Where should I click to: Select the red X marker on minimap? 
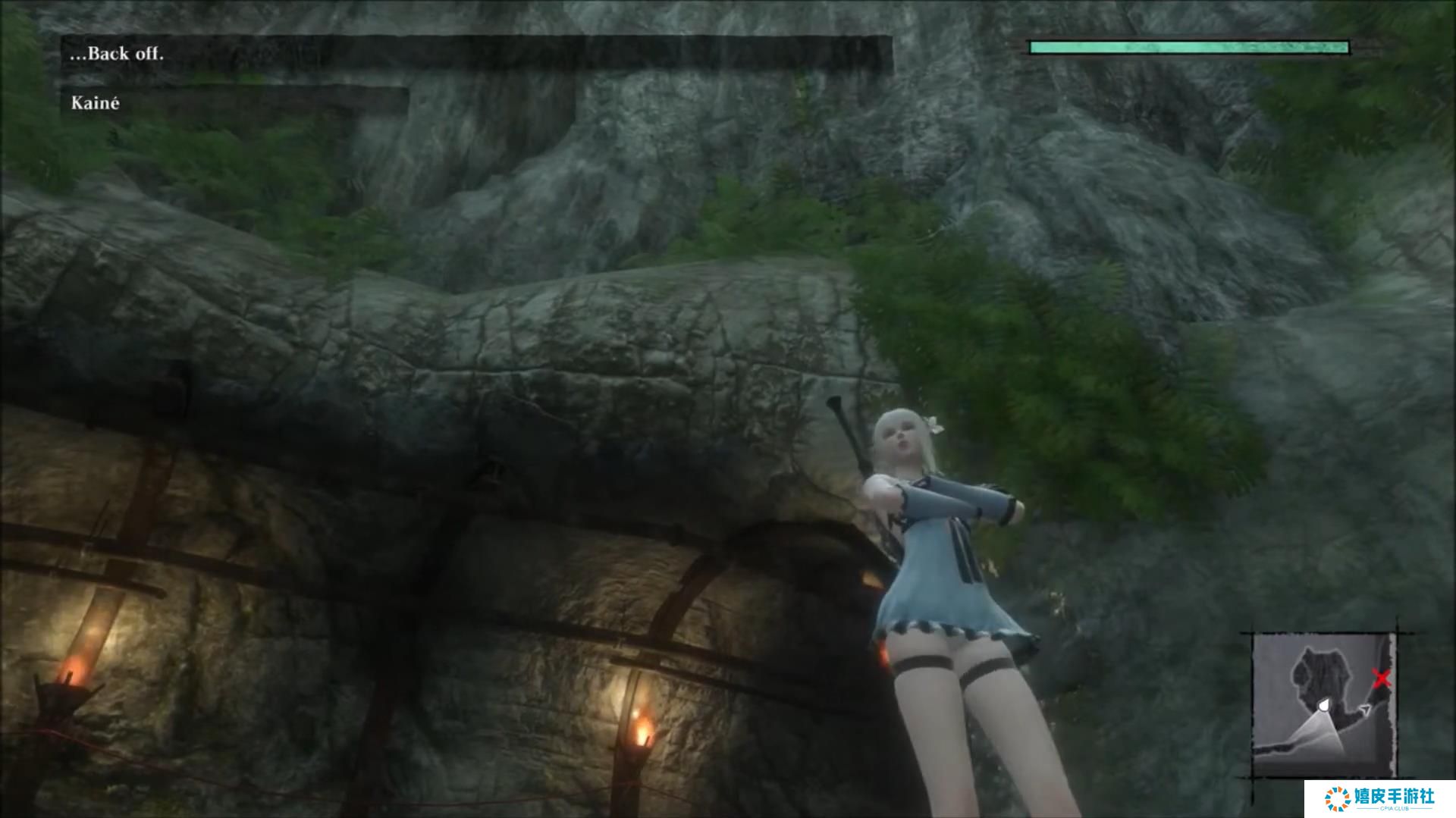pos(1382,679)
